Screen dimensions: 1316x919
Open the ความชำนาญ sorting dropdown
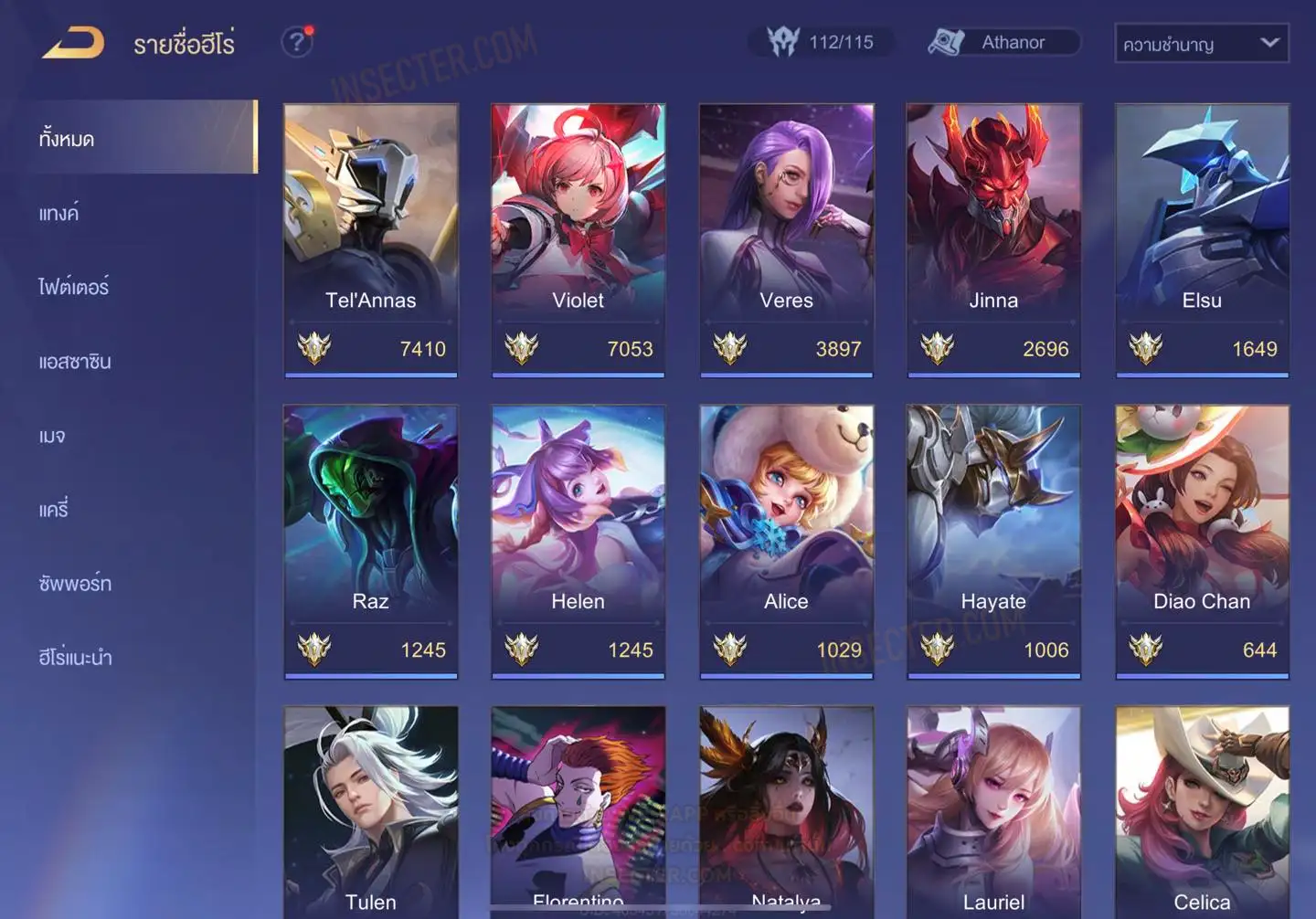[1201, 43]
